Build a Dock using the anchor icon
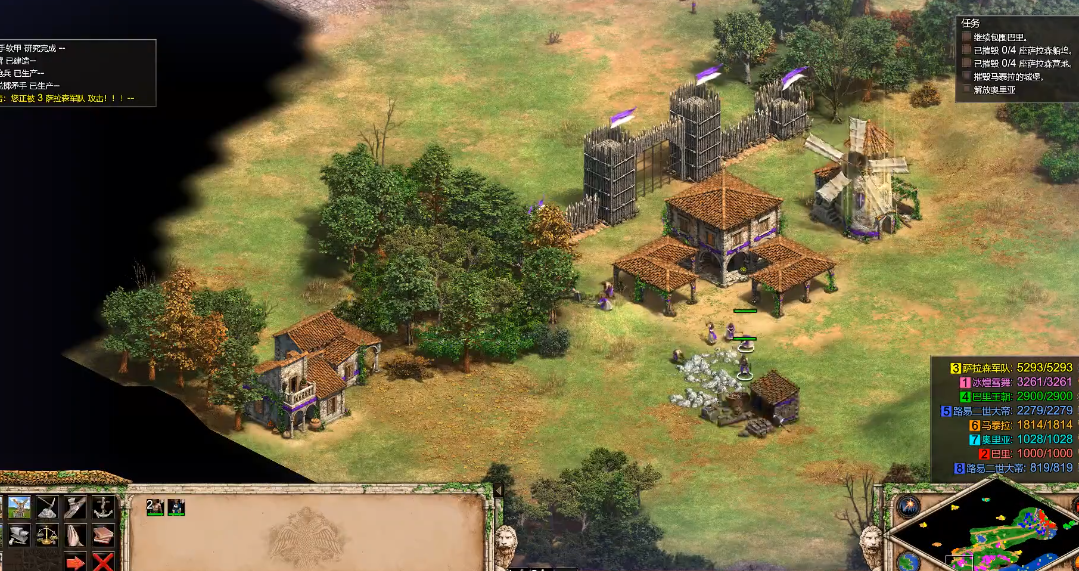Image resolution: width=1079 pixels, height=571 pixels. (103, 507)
